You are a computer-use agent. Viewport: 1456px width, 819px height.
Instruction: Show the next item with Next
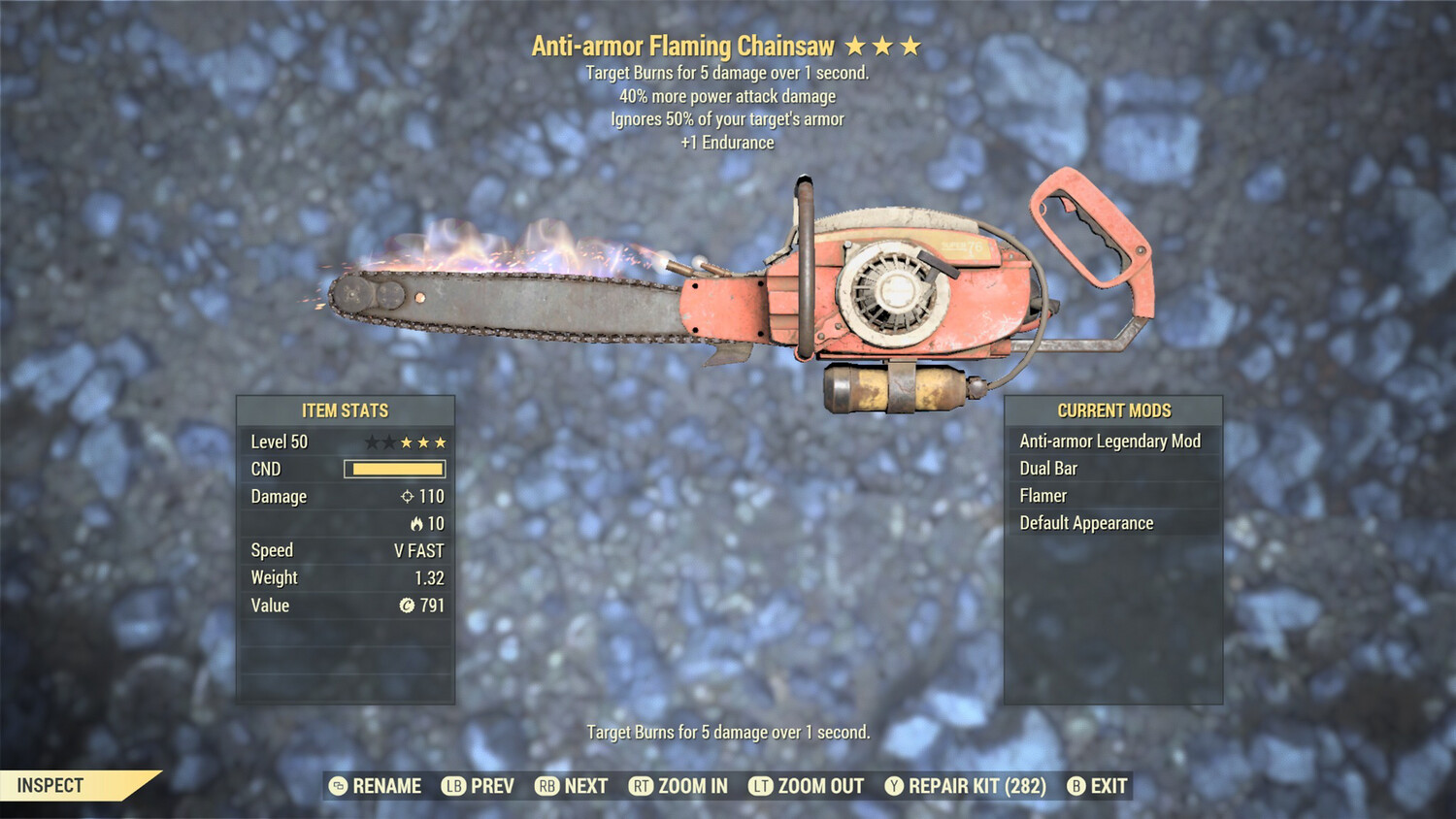[572, 786]
